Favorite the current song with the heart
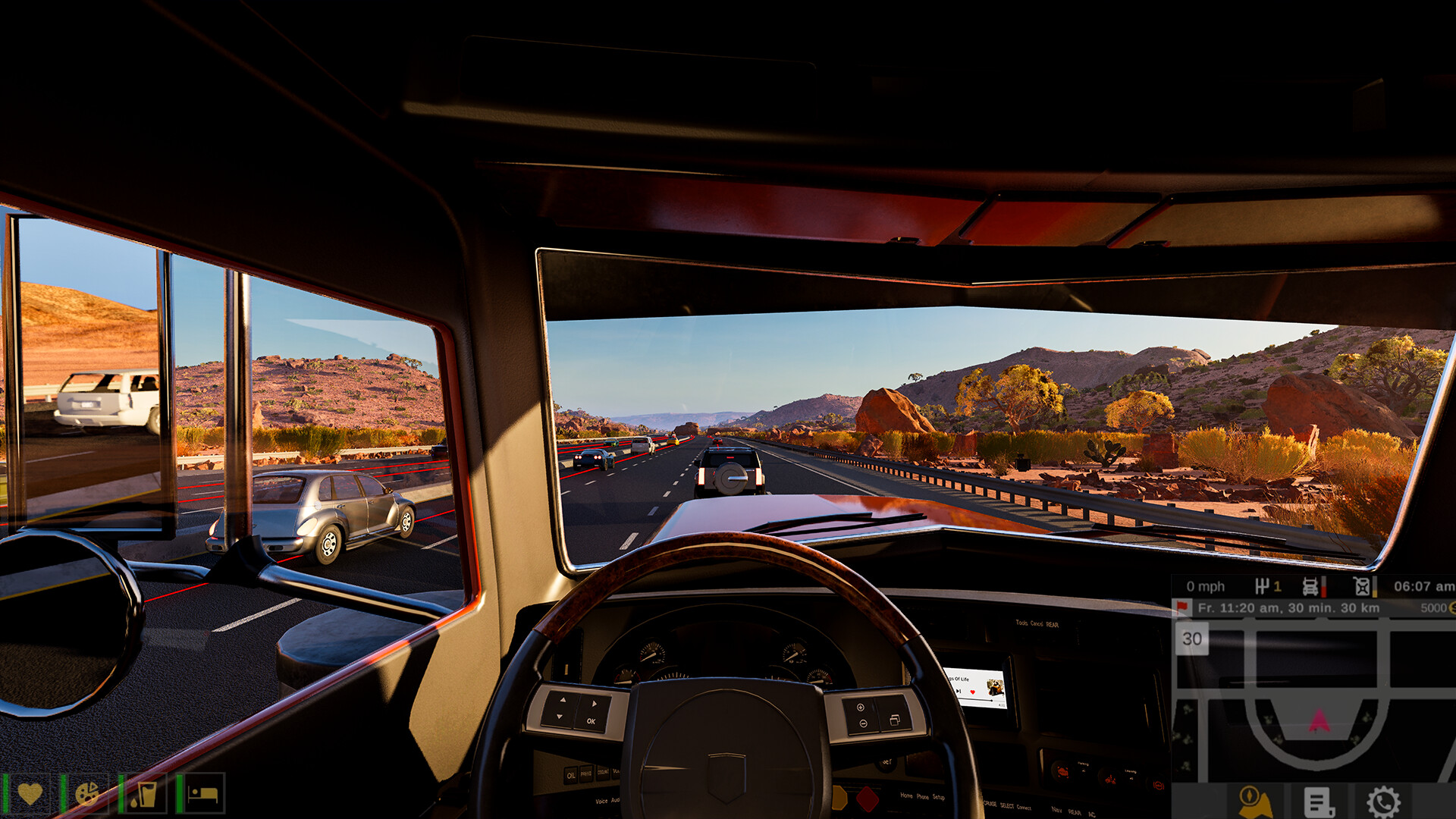The width and height of the screenshot is (1456, 819). [972, 692]
